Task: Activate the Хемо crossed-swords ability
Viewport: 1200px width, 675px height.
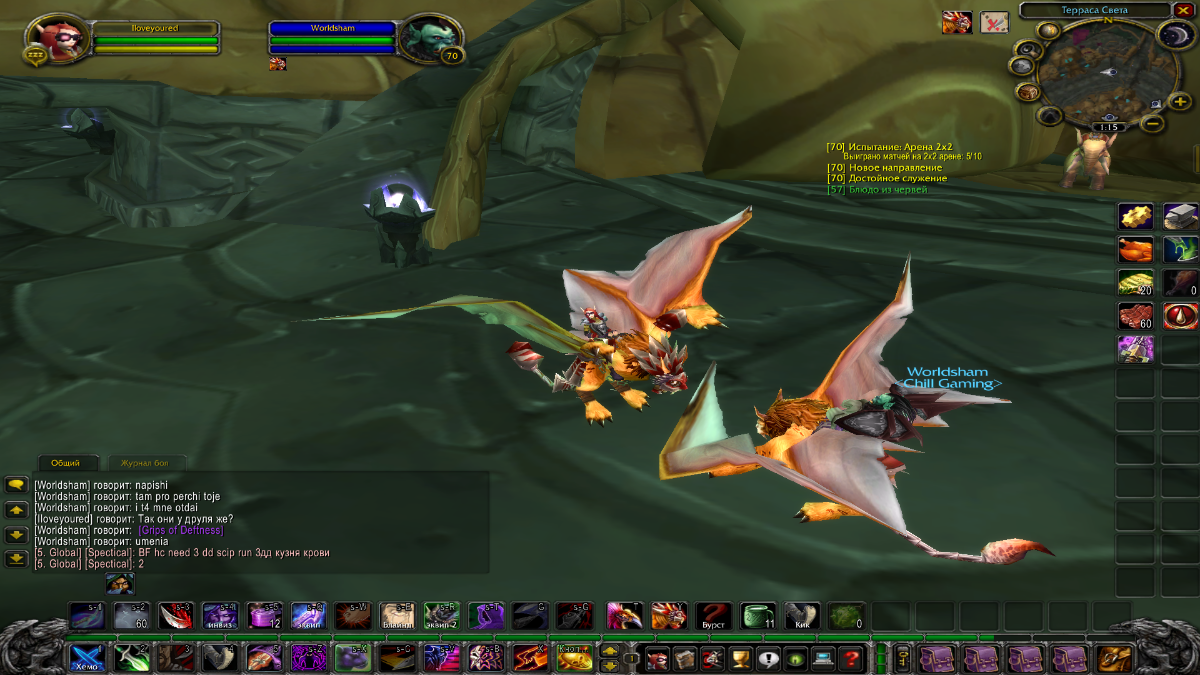Action: click(x=85, y=658)
